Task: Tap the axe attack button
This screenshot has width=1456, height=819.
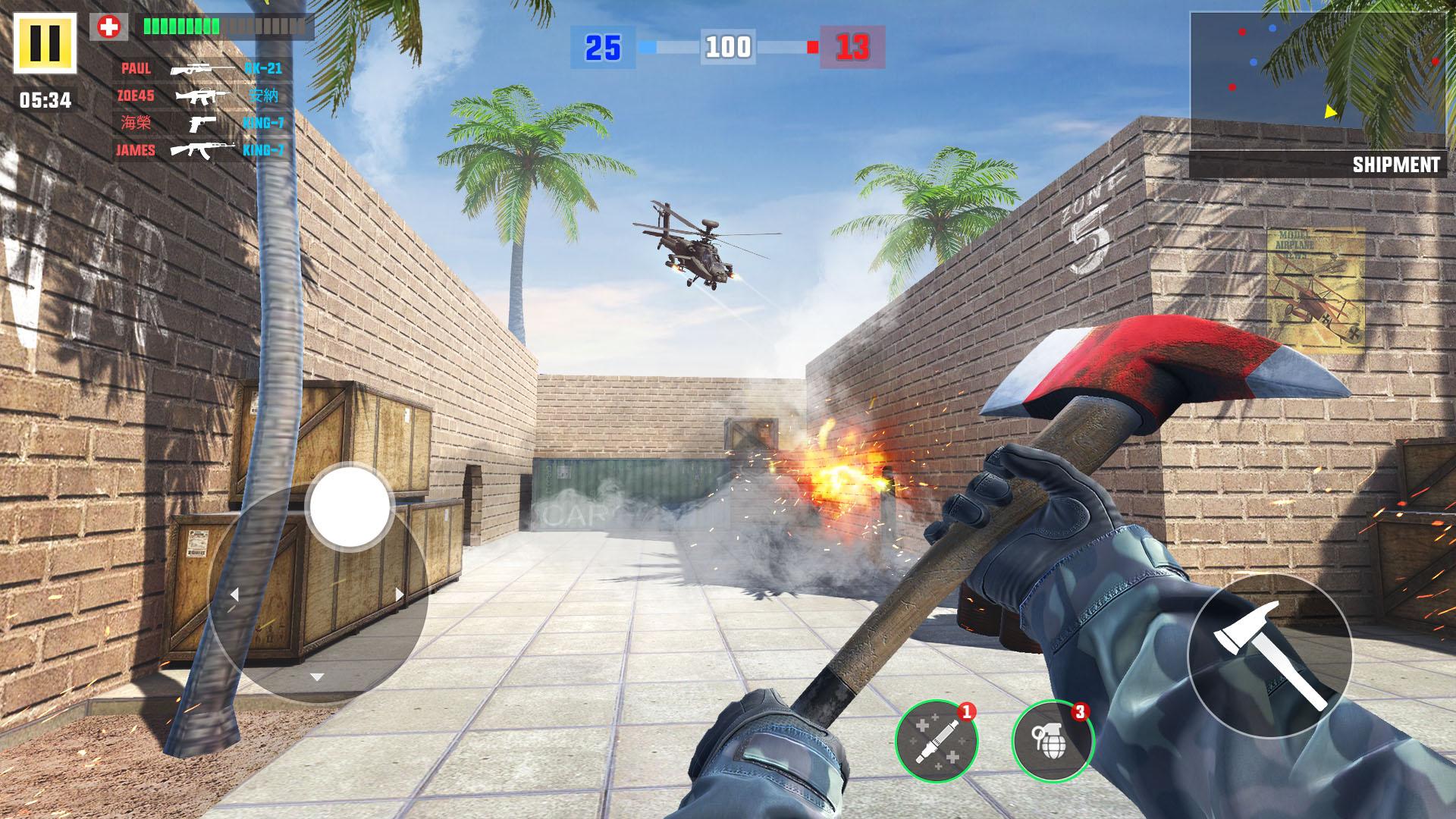Action: pyautogui.click(x=1269, y=656)
